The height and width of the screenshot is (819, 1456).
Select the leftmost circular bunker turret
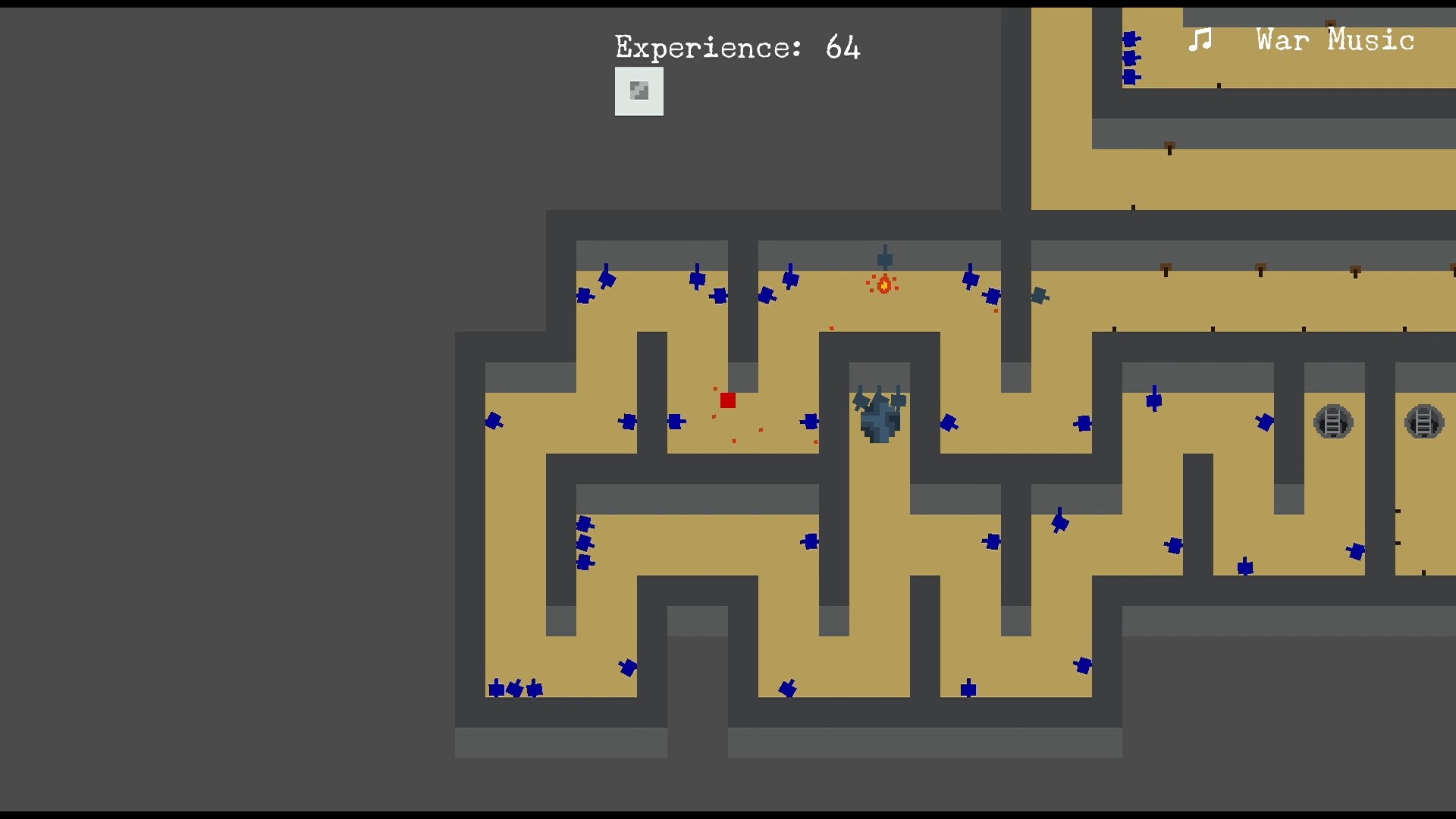click(x=1333, y=422)
